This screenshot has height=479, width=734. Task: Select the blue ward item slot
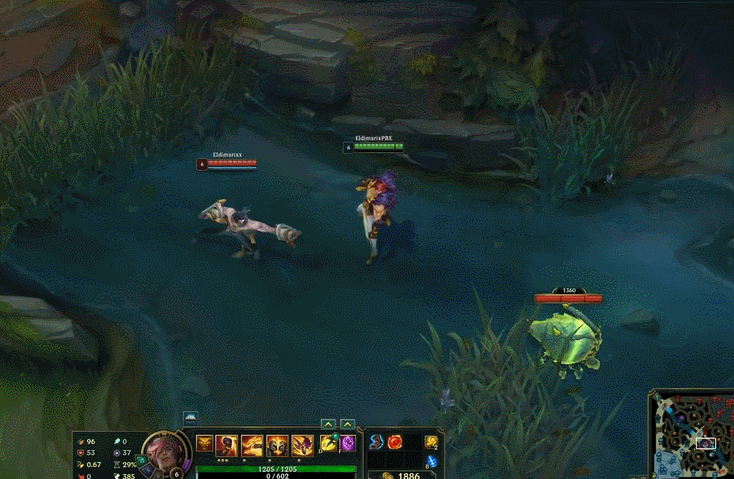click(432, 461)
